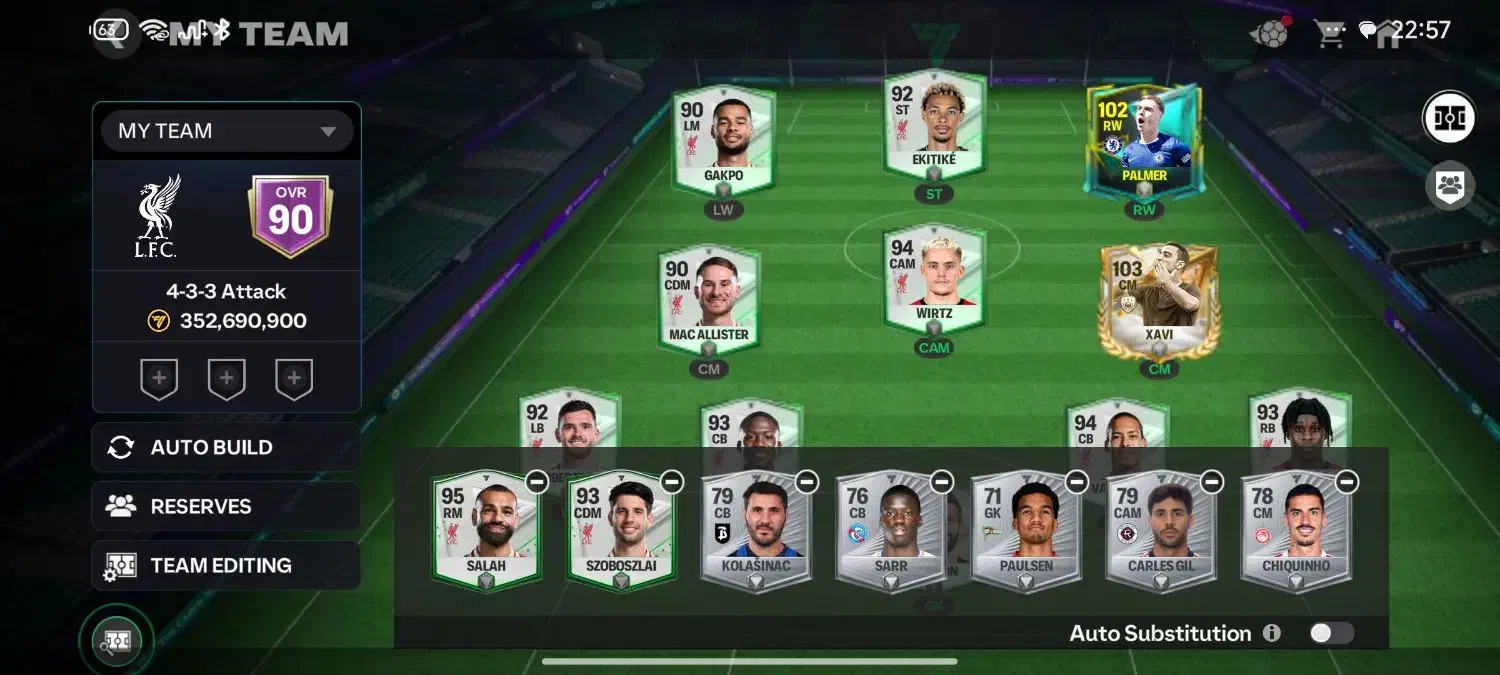
Task: Open the store cart icon
Action: tap(1330, 33)
